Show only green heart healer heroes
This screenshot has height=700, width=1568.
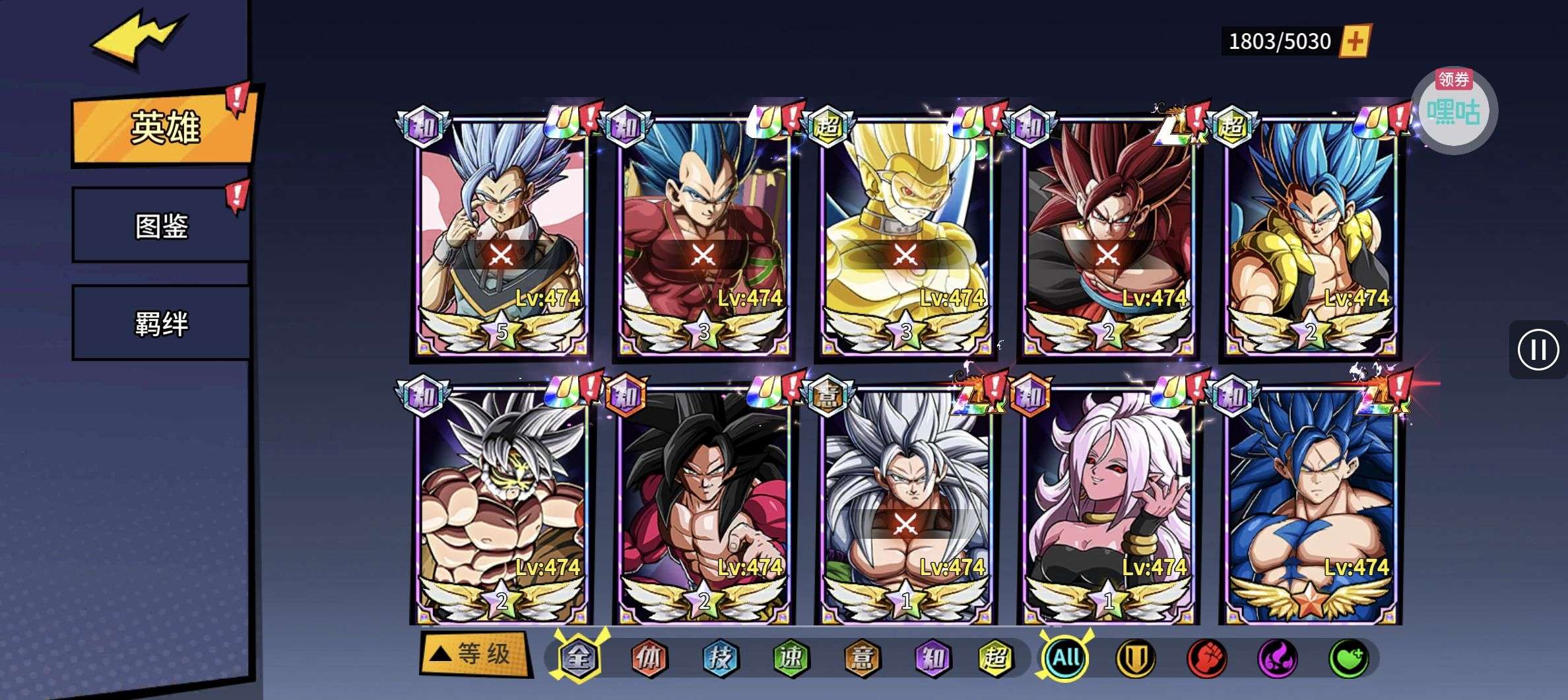[x=1348, y=658]
